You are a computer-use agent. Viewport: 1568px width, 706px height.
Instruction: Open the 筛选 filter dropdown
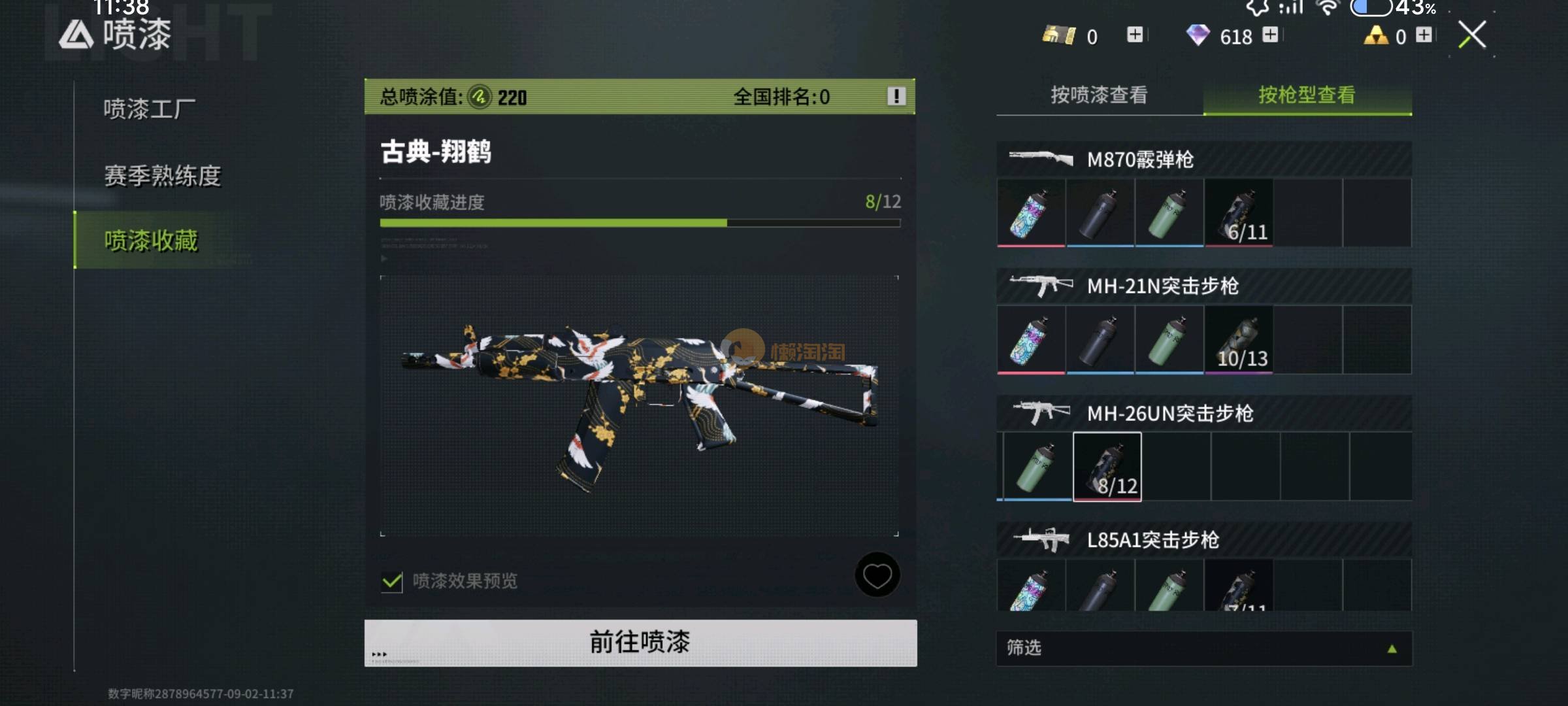pos(1203,648)
